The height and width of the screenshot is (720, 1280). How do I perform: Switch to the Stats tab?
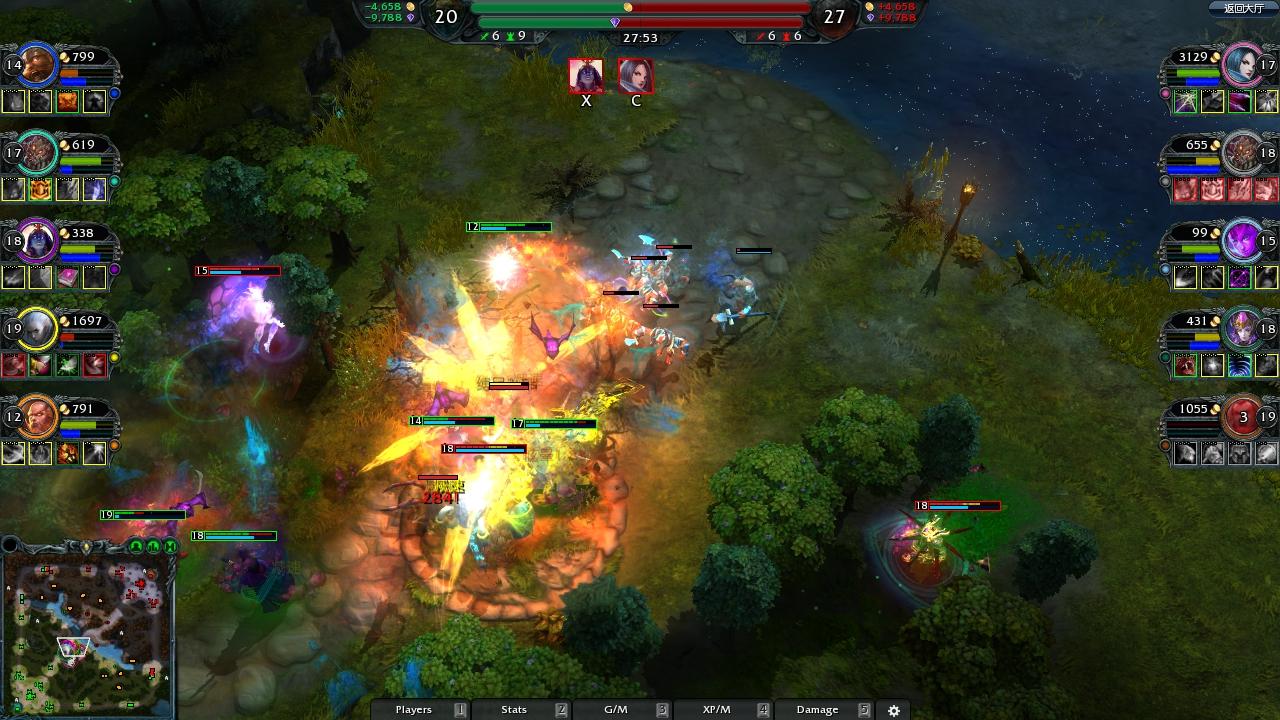513,709
